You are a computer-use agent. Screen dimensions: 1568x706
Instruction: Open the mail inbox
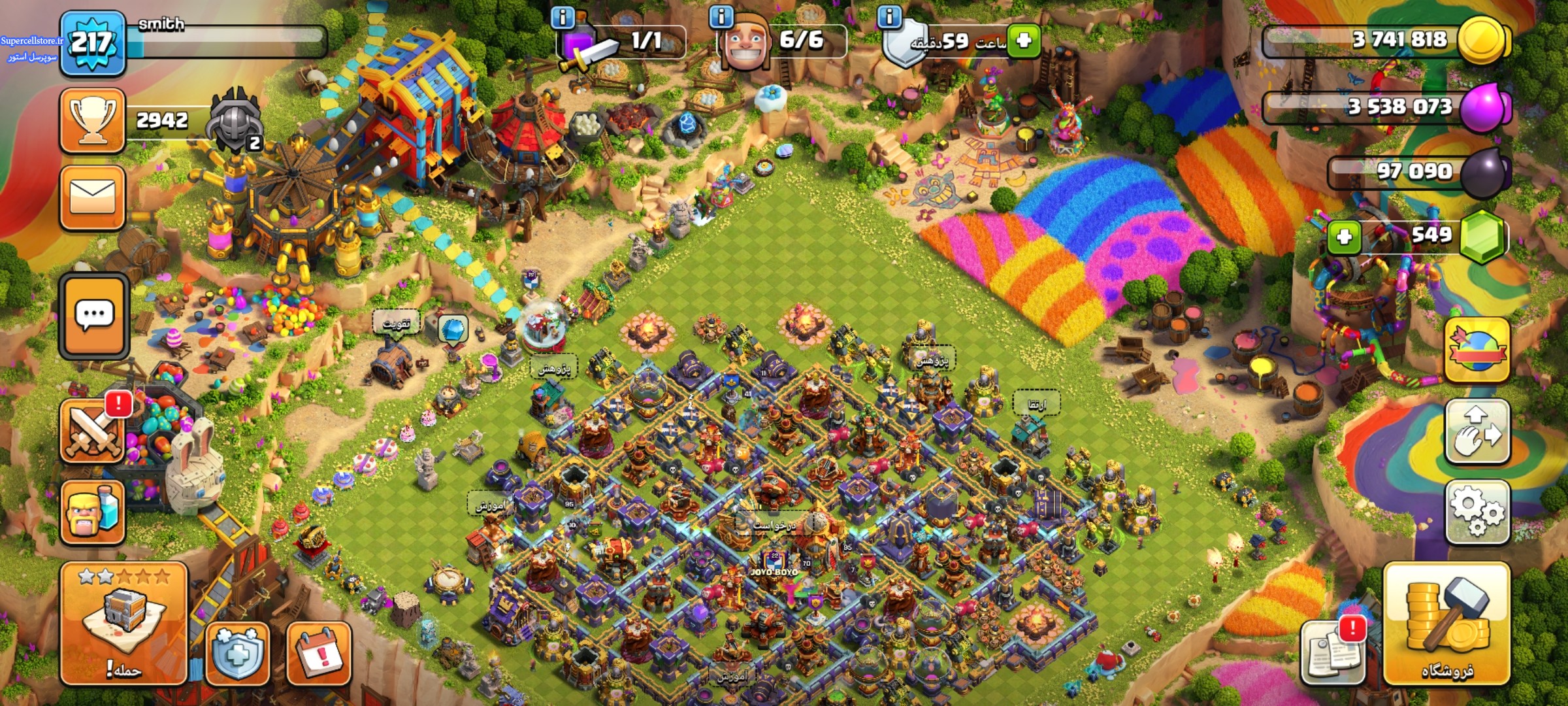[92, 197]
